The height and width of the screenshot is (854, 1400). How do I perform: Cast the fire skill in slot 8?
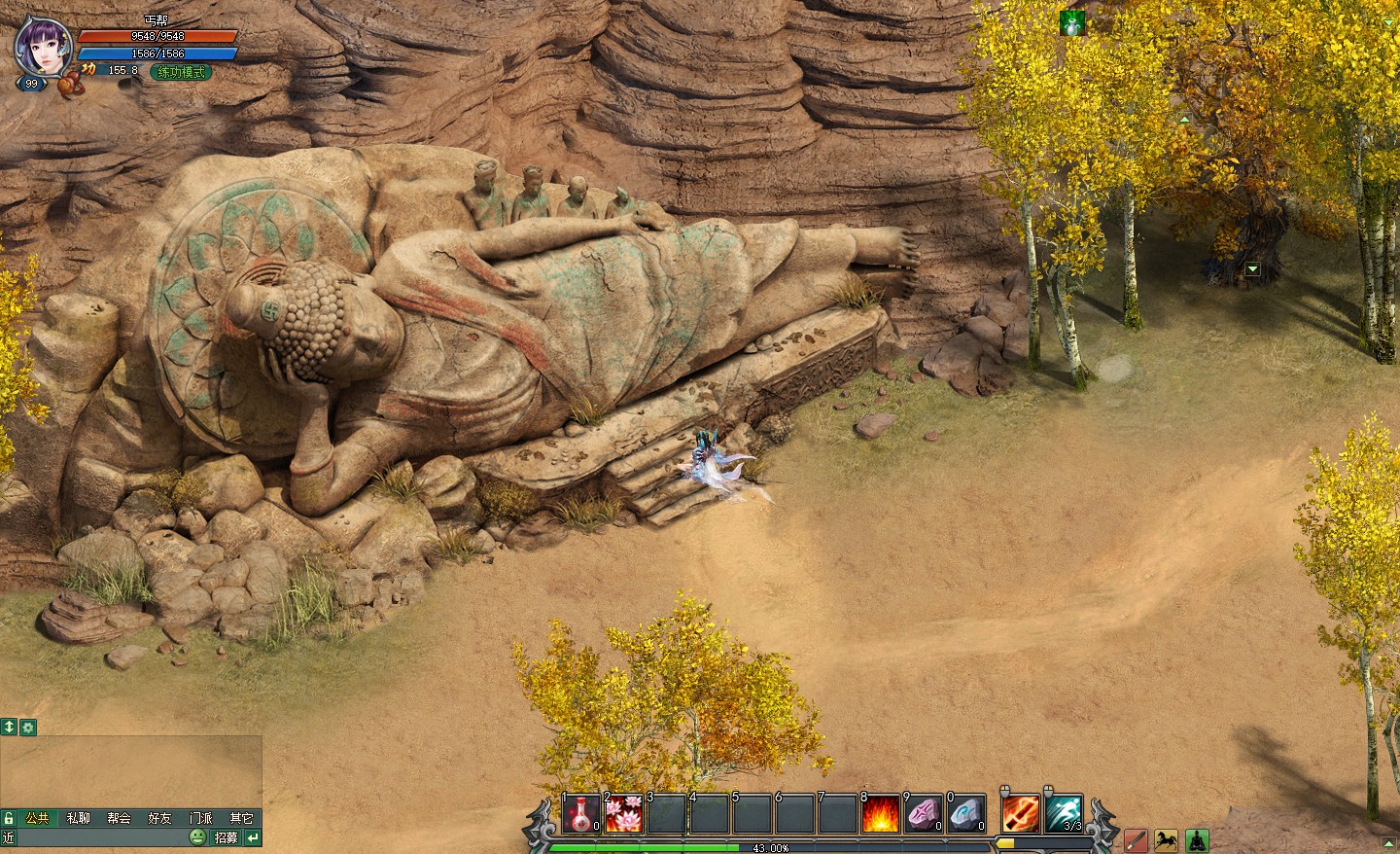click(x=880, y=813)
